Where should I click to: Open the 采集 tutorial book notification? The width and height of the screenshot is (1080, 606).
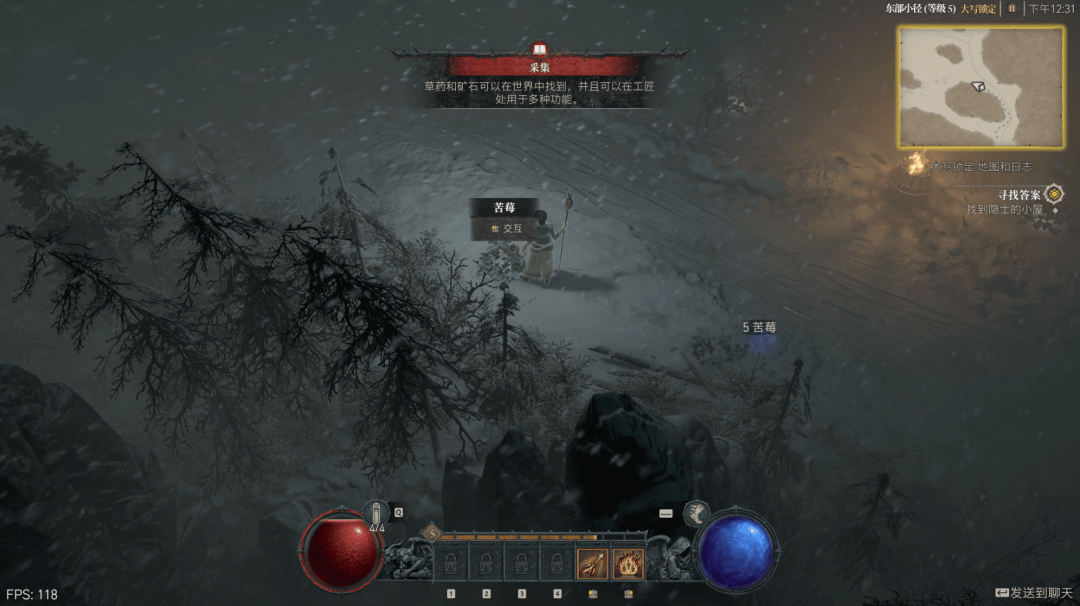point(540,50)
